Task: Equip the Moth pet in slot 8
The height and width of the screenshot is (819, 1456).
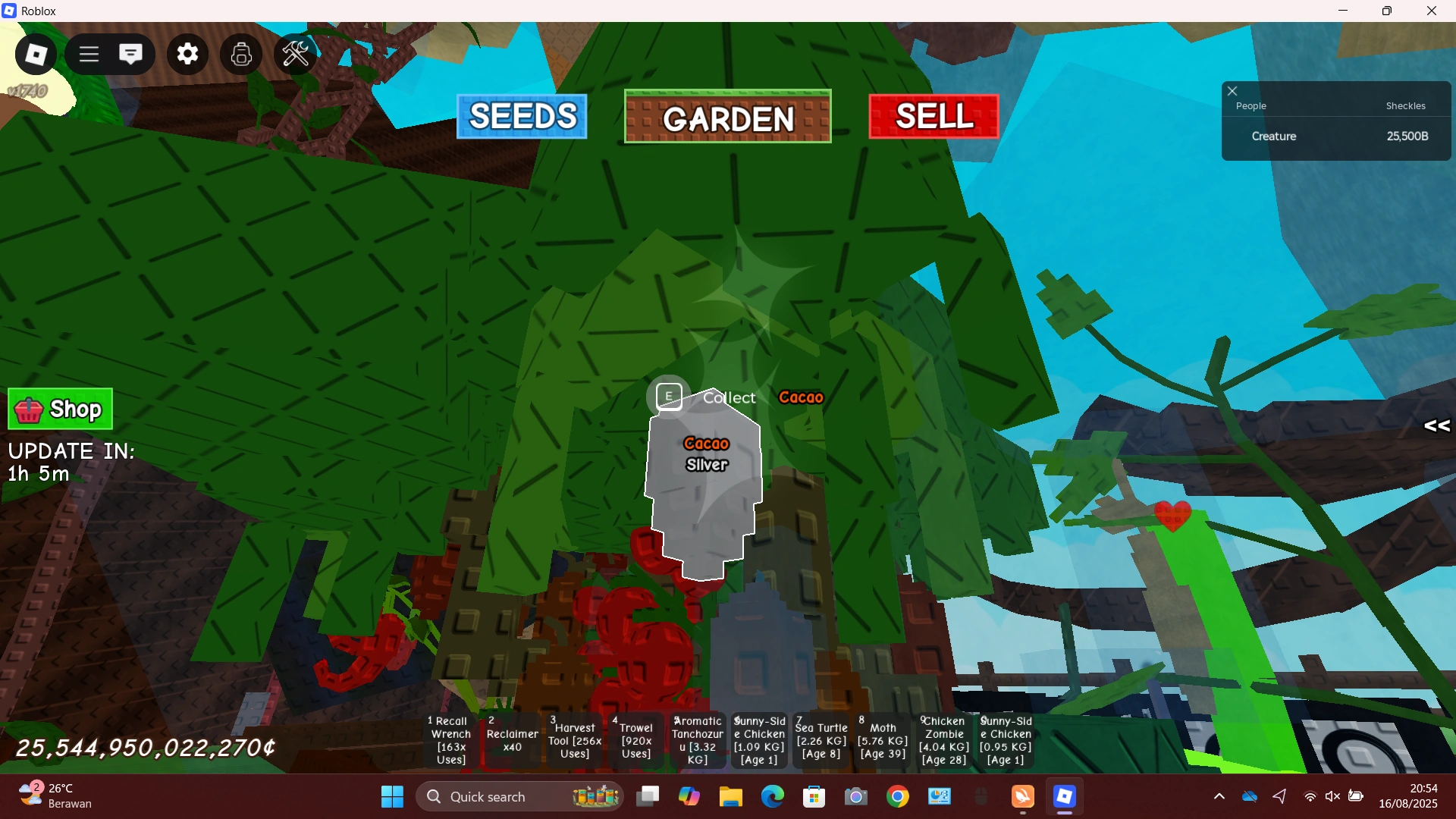Action: (x=882, y=739)
